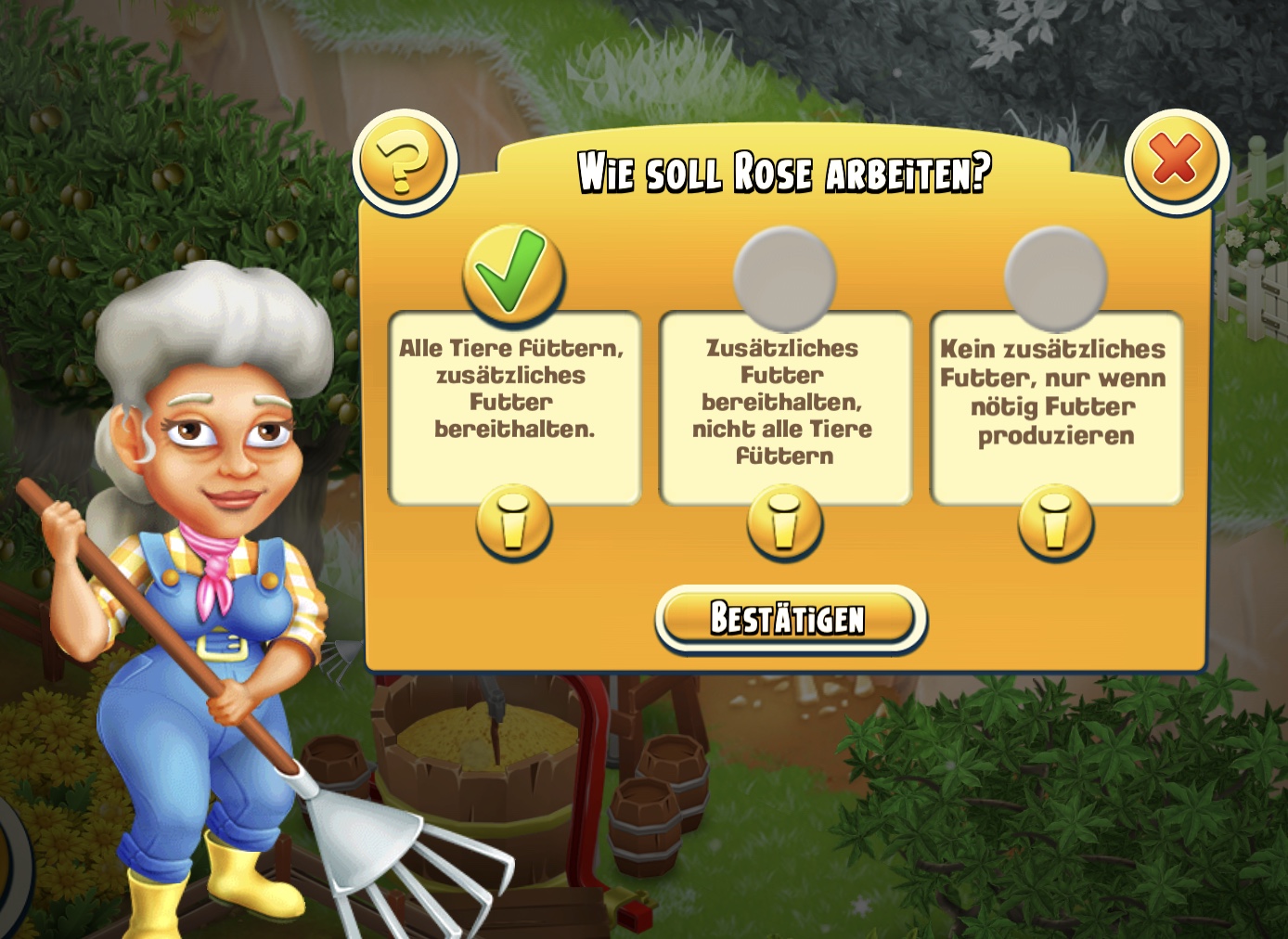This screenshot has width=1288, height=939.
Task: Select 'Alle Tiere füttern' option
Action: [x=513, y=276]
